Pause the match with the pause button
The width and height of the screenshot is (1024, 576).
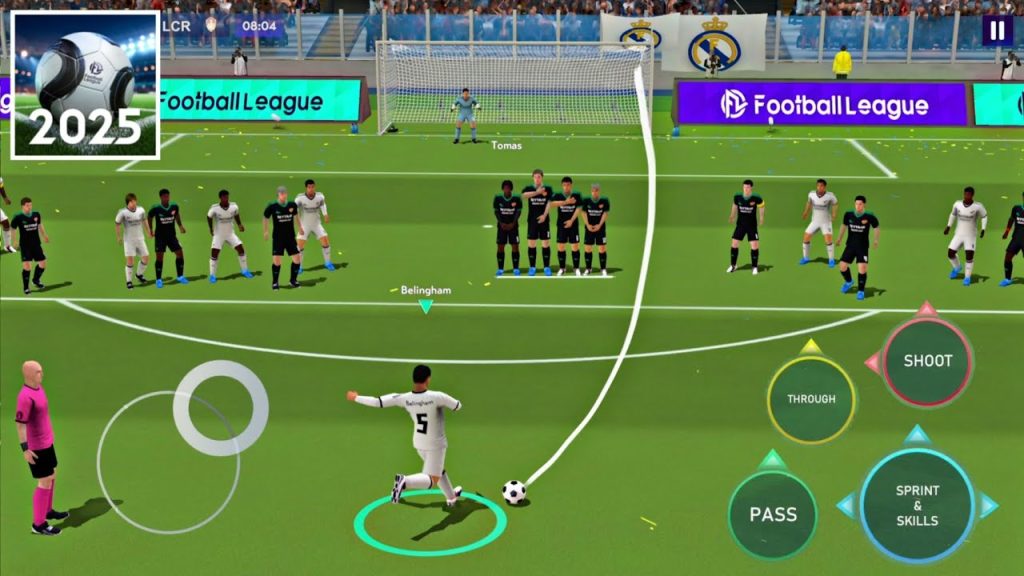(x=996, y=30)
